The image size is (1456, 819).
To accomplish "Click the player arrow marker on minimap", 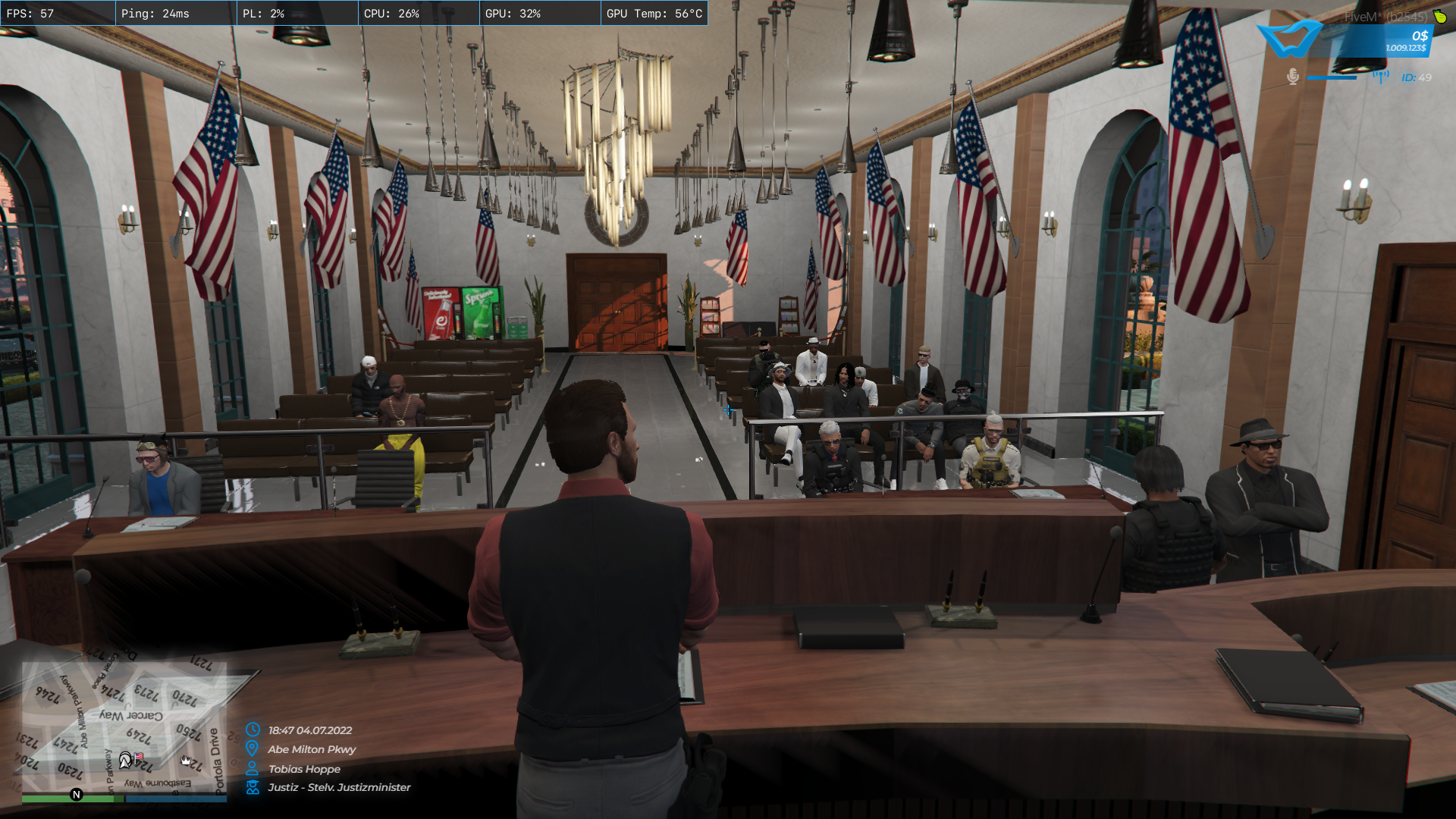I will [x=125, y=759].
